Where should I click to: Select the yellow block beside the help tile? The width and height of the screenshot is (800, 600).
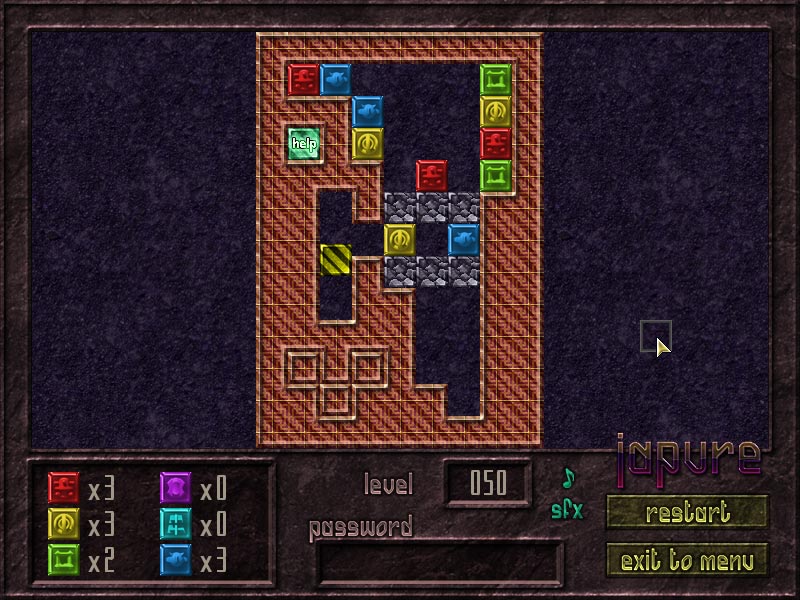(368, 143)
